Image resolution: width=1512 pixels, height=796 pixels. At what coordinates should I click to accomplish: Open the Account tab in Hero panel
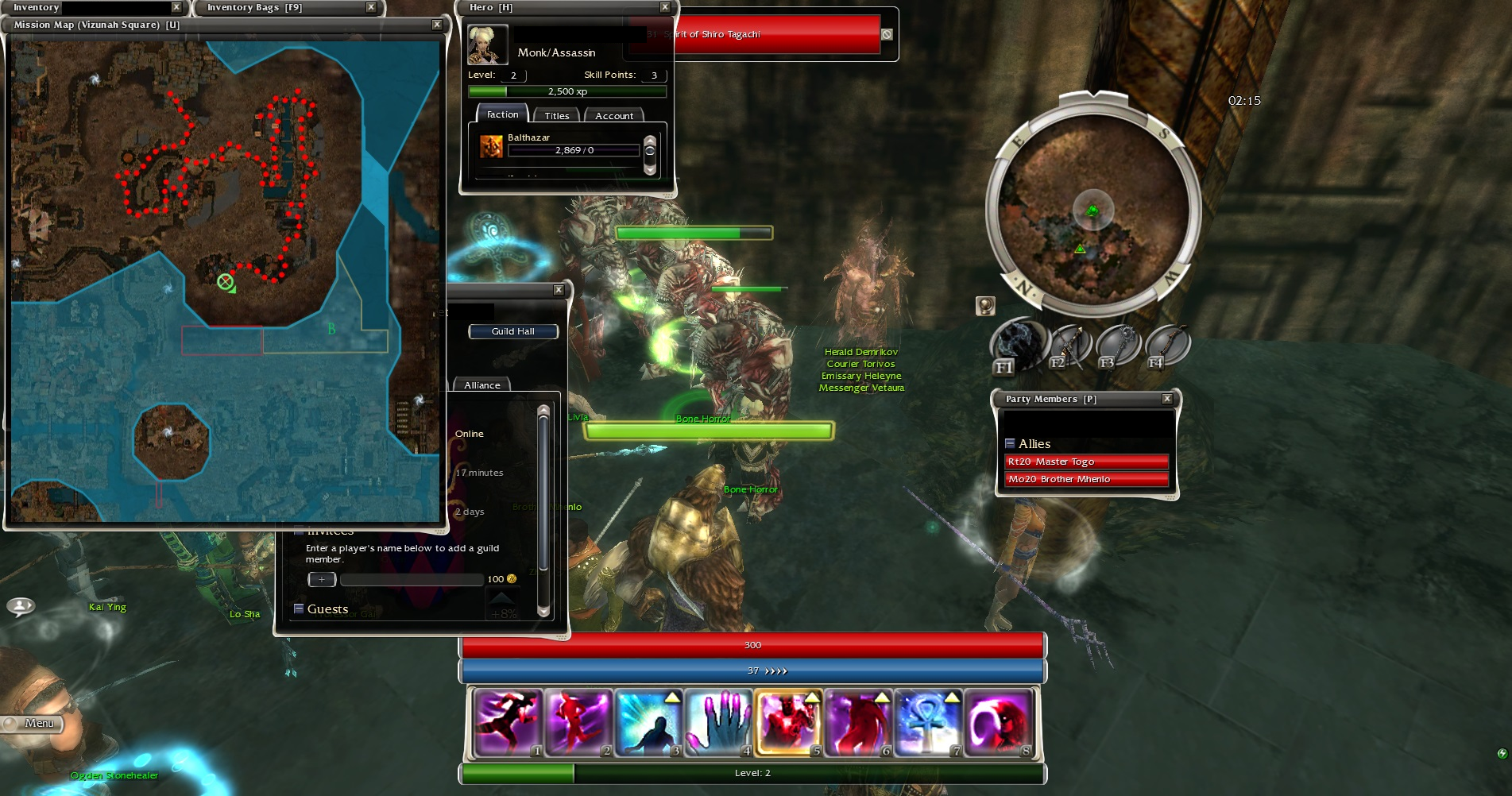614,116
